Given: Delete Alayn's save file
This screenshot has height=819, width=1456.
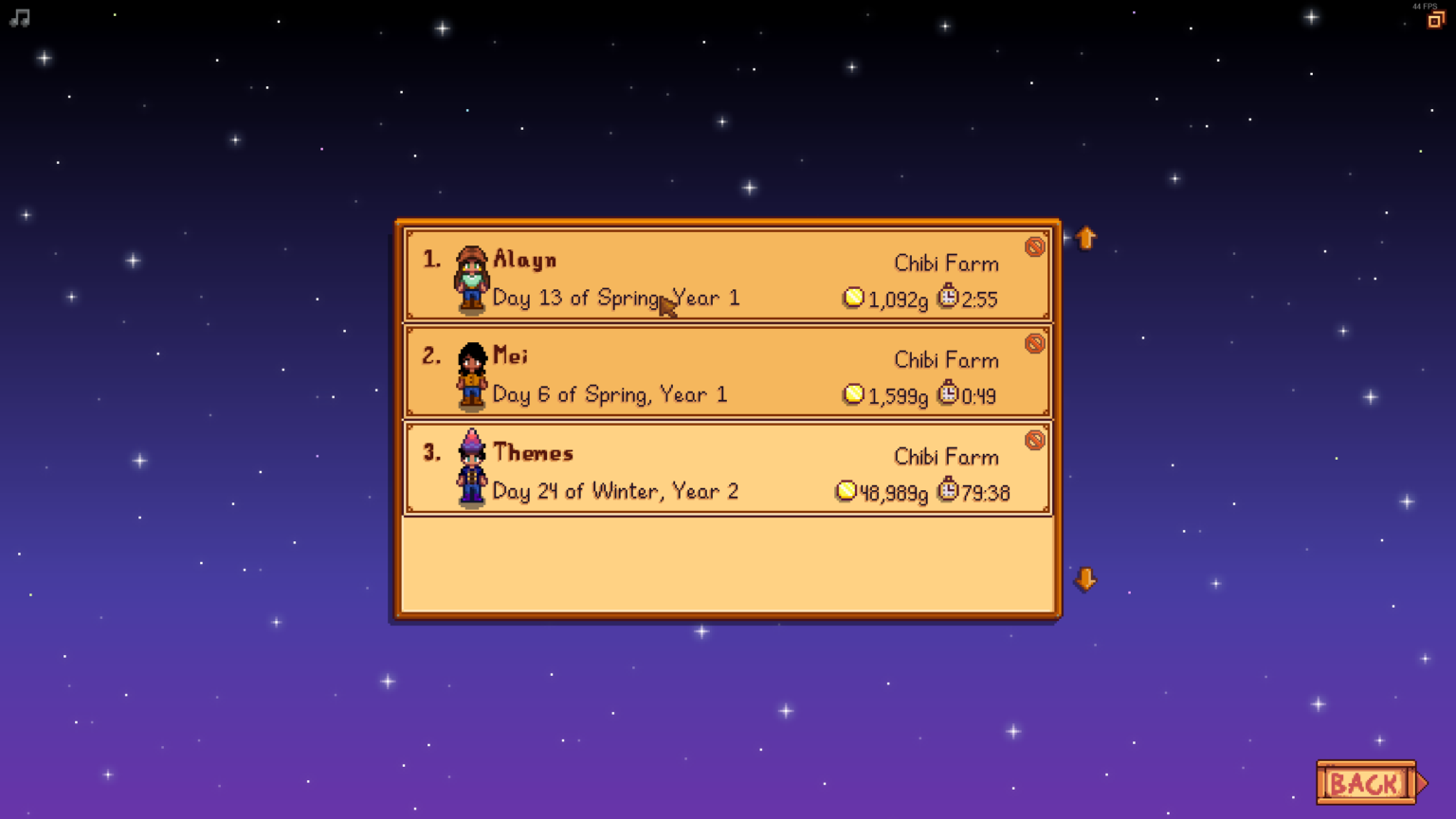Looking at the screenshot, I should pos(1035,246).
